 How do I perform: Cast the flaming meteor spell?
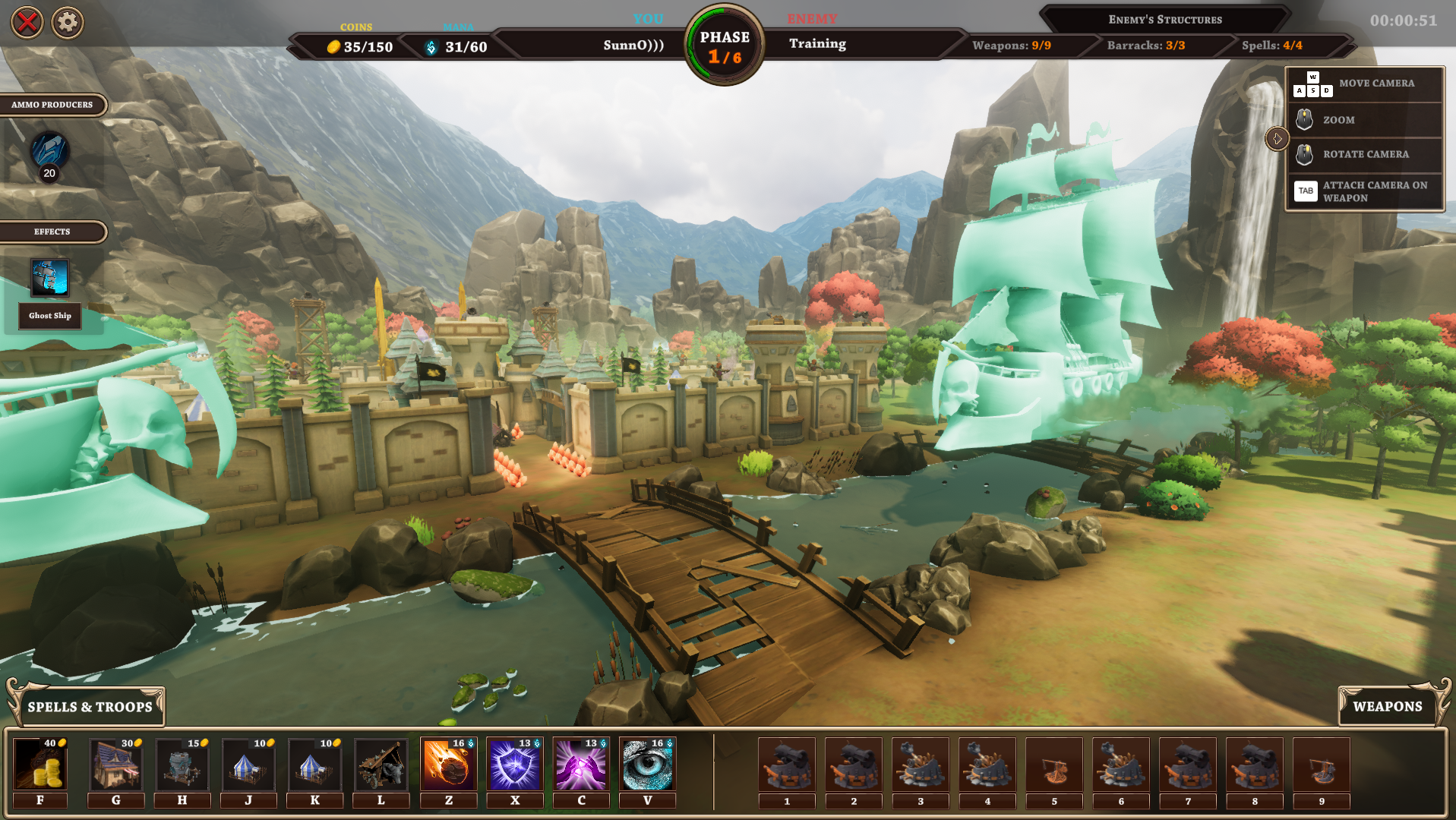coord(448,765)
